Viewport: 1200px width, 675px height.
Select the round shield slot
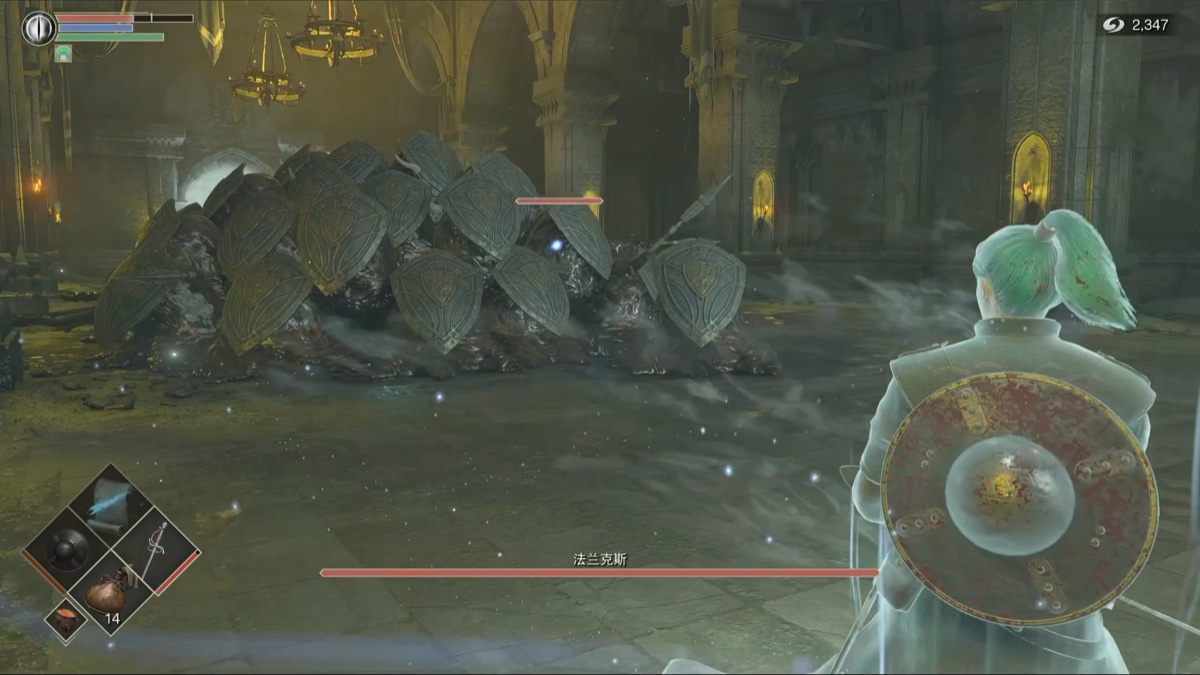coord(66,550)
